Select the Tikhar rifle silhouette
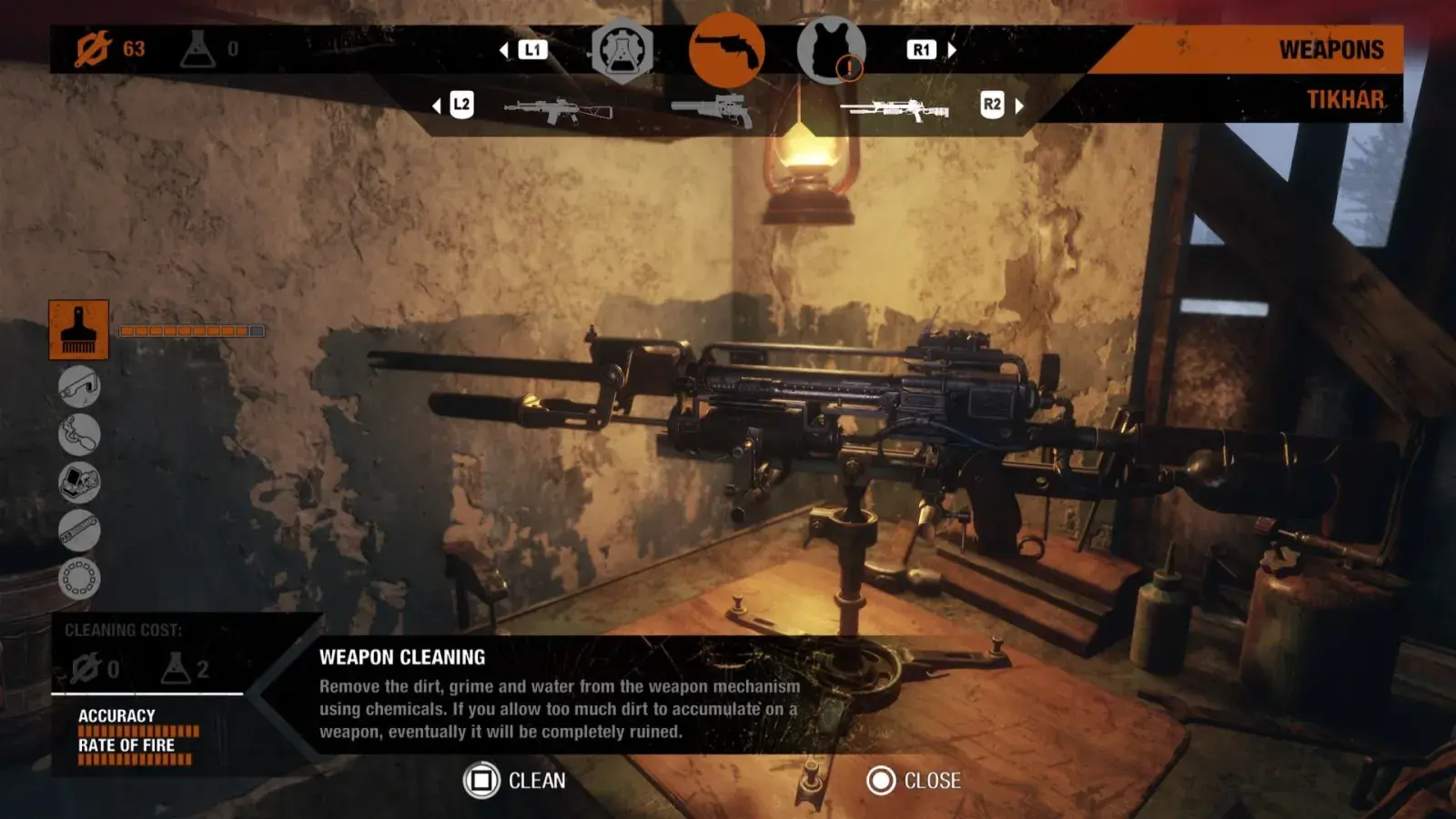 coord(895,109)
